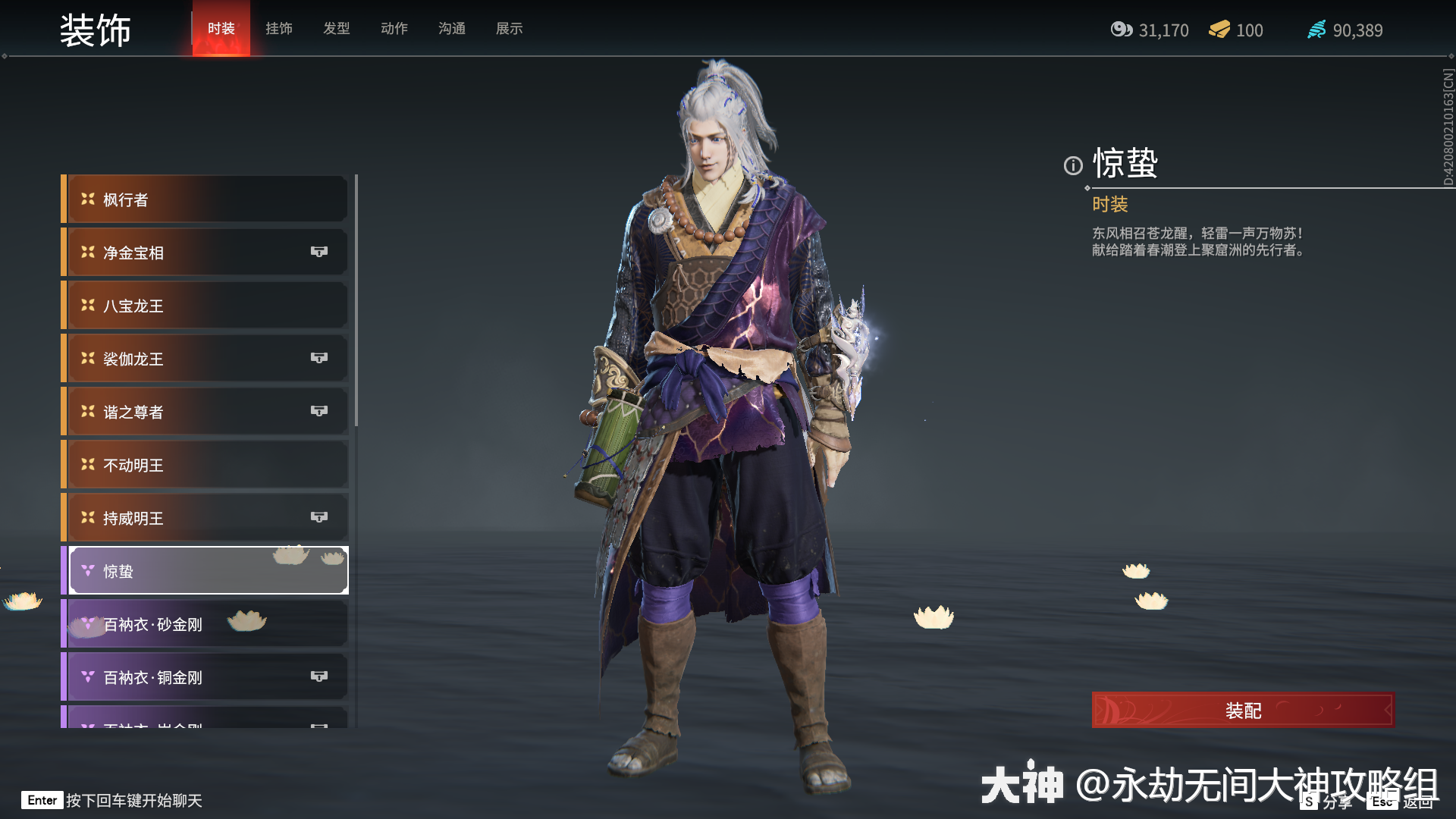Select the 枫行者 outfit entry
Image resolution: width=1456 pixels, height=819 pixels.
205,199
